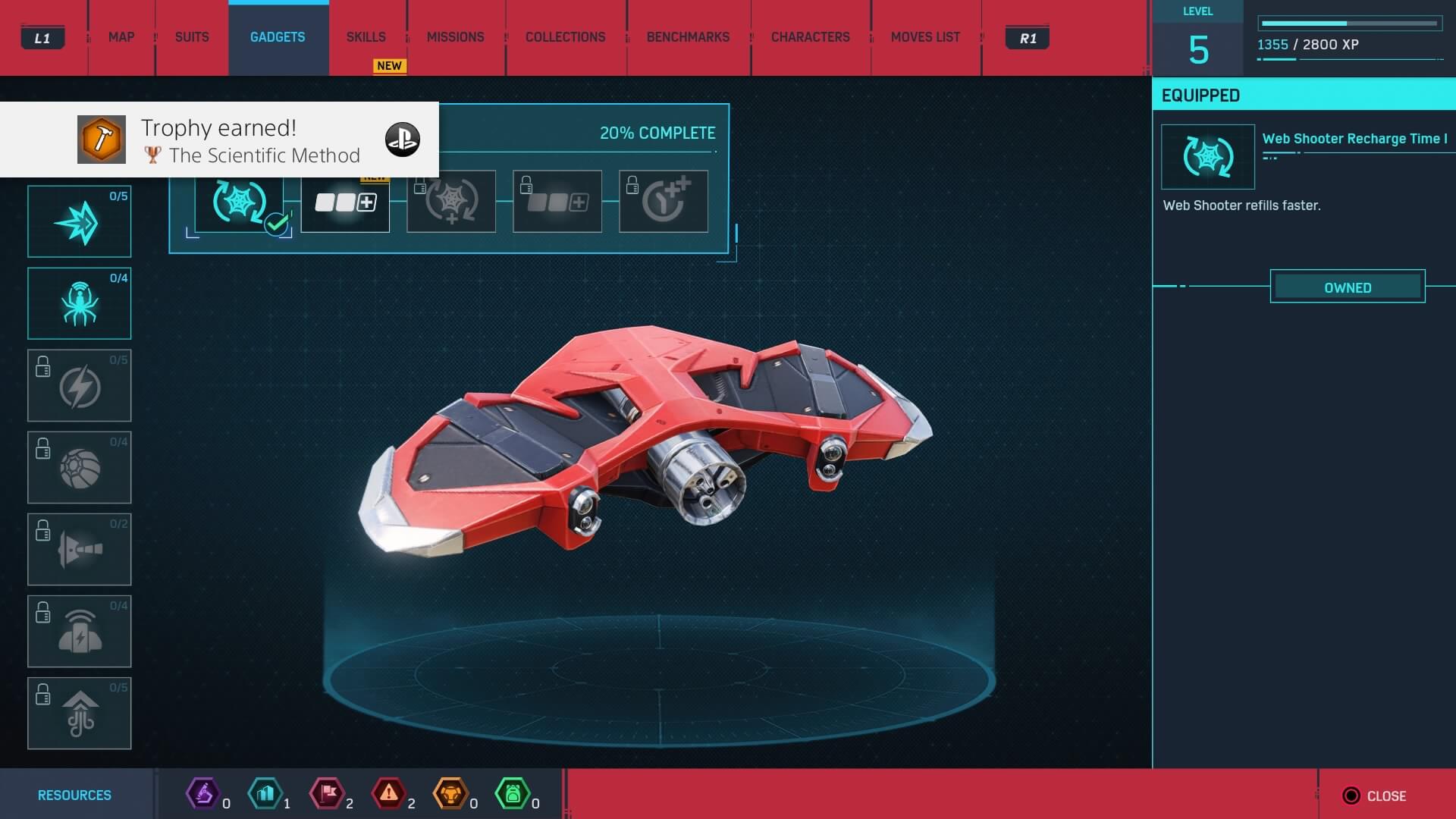Image resolution: width=1456 pixels, height=819 pixels.
Task: Show the Collections tab
Action: [x=565, y=37]
